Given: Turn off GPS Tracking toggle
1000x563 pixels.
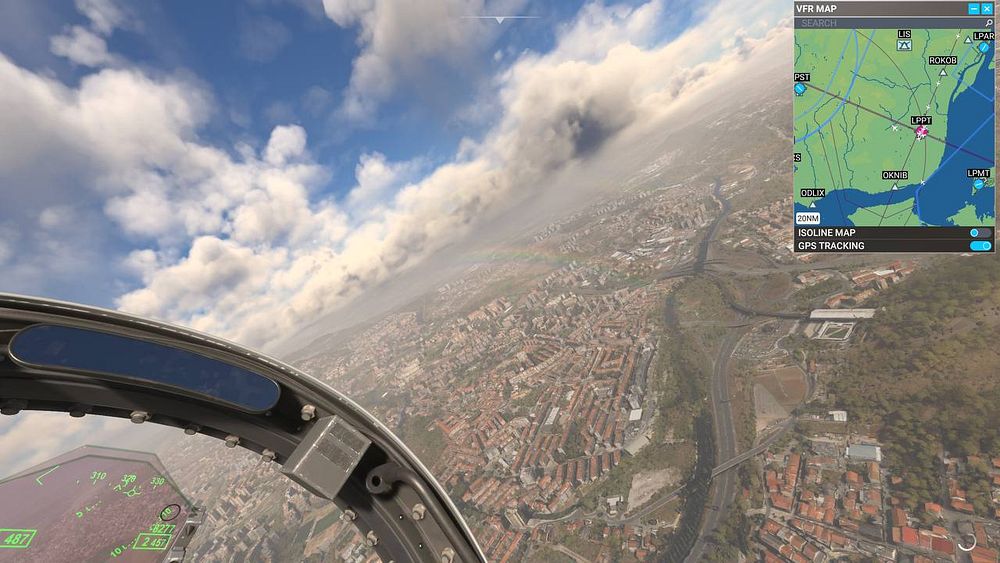Looking at the screenshot, I should click(x=980, y=246).
